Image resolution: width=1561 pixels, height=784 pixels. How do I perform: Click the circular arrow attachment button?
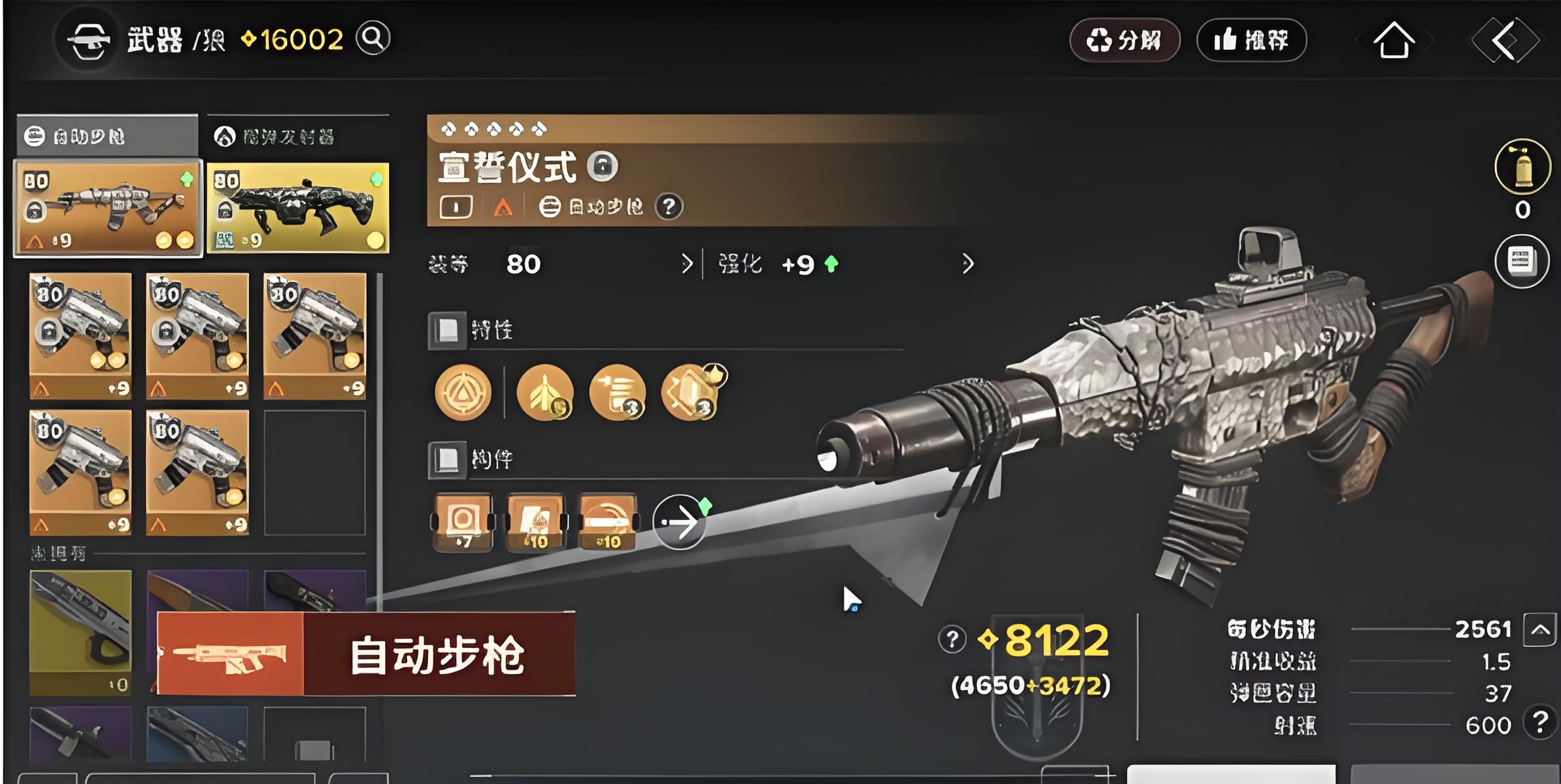coord(680,522)
